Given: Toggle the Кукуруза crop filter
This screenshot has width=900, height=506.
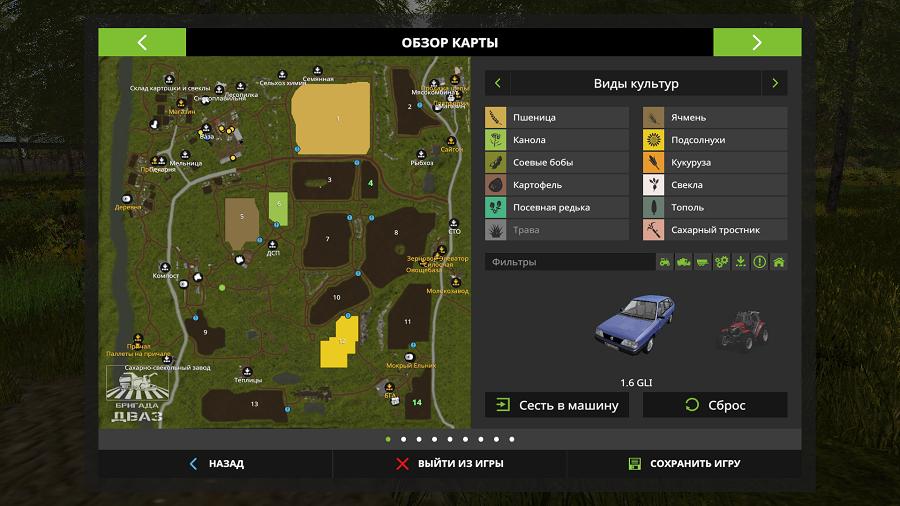Looking at the screenshot, I should [715, 163].
